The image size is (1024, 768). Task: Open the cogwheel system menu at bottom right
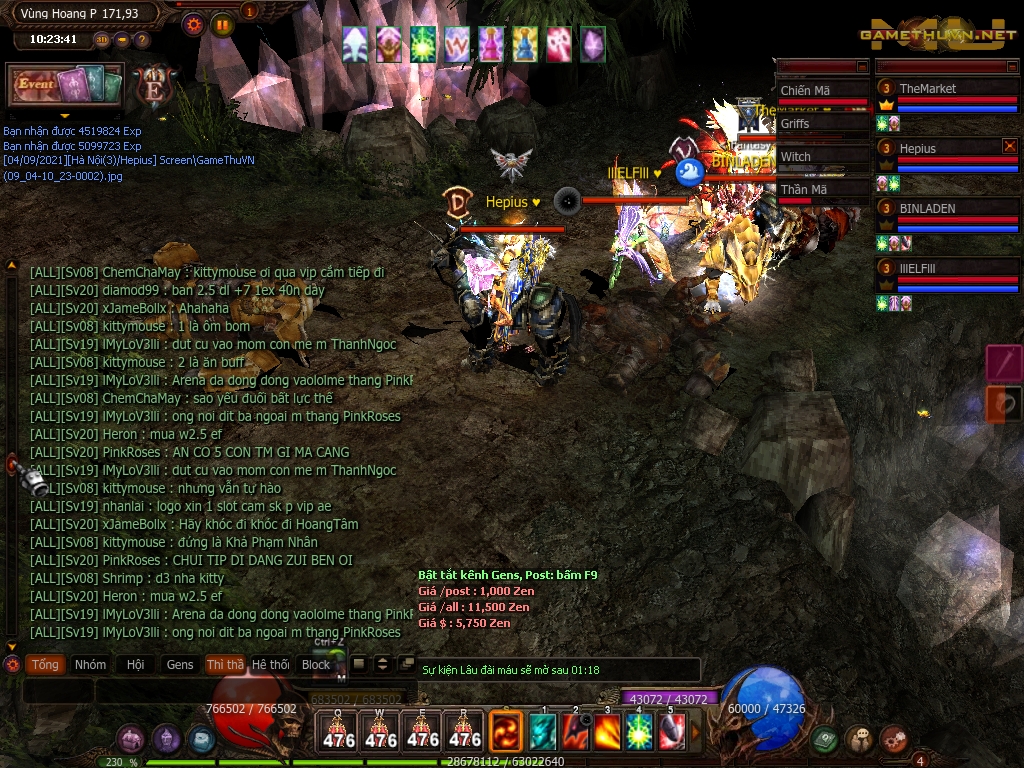click(x=894, y=740)
